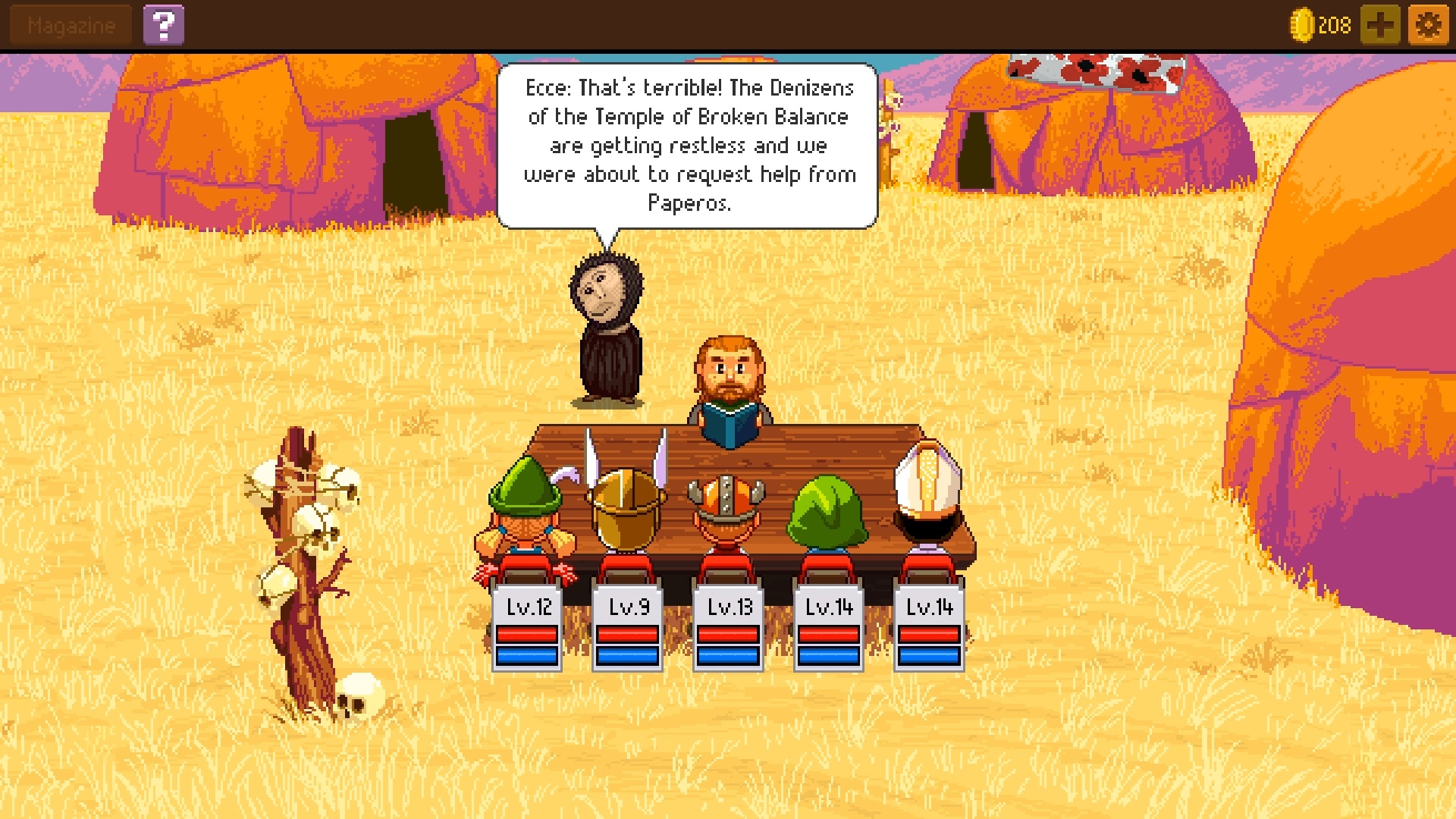Select the Lv.12 player status card
This screenshot has width=1456, height=819.
(x=527, y=627)
